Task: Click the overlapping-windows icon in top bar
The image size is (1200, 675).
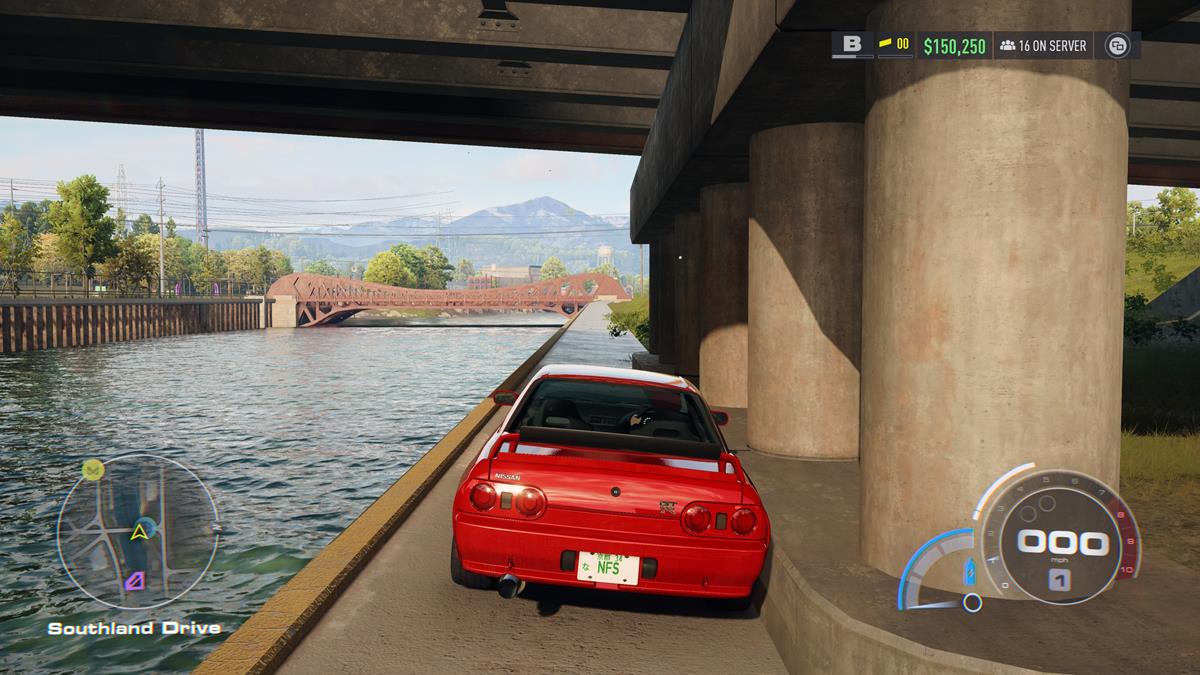Action: (1117, 45)
